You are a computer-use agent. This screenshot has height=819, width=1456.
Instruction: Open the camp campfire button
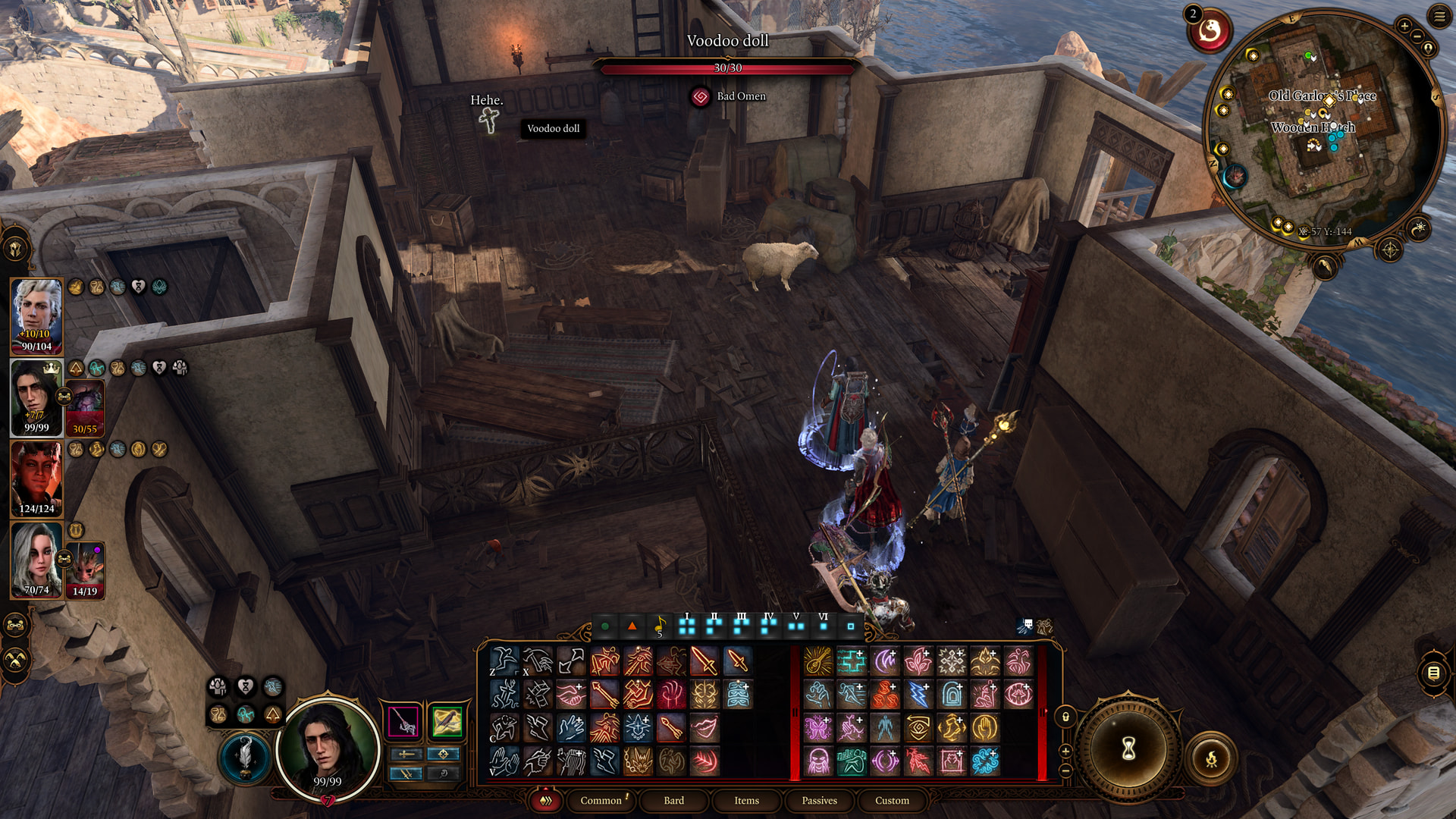click(x=1211, y=758)
